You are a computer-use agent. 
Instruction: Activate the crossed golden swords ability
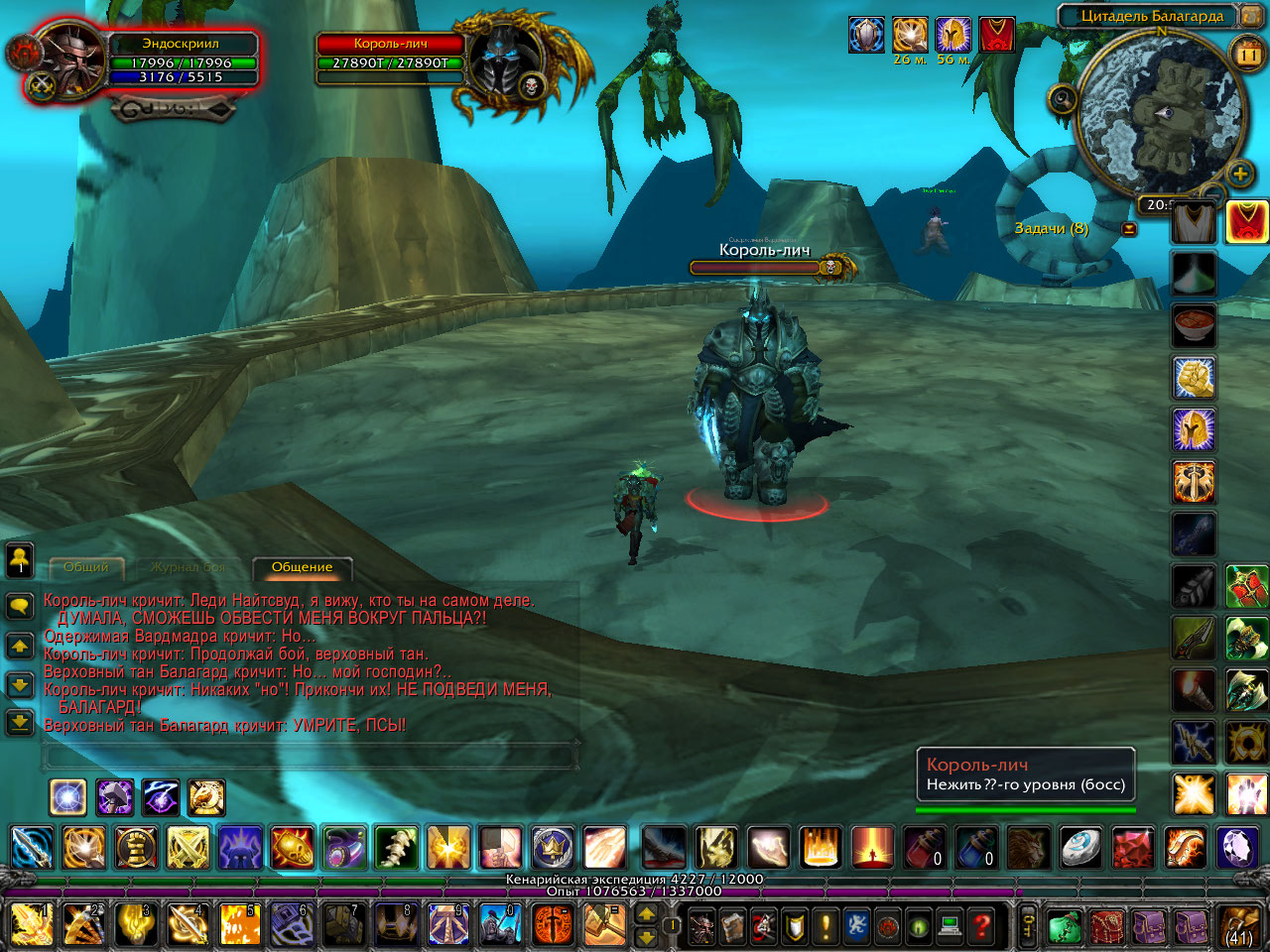click(x=188, y=848)
